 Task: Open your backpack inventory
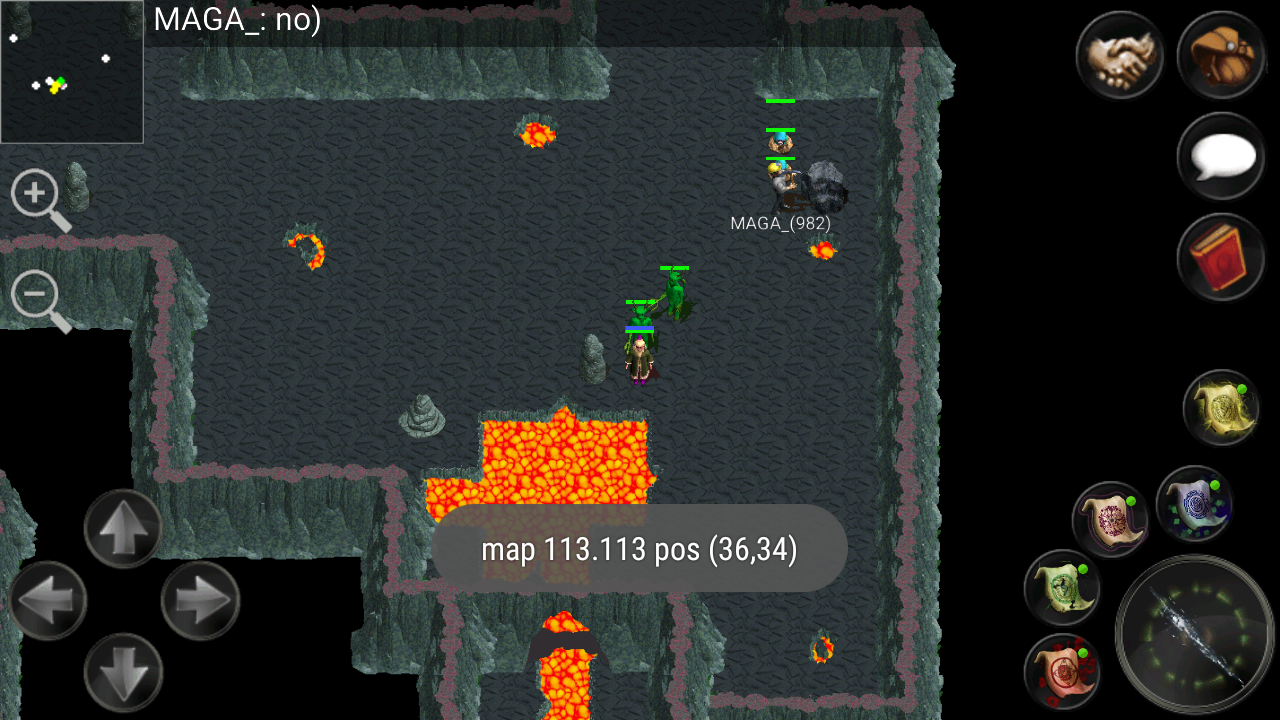1221,57
